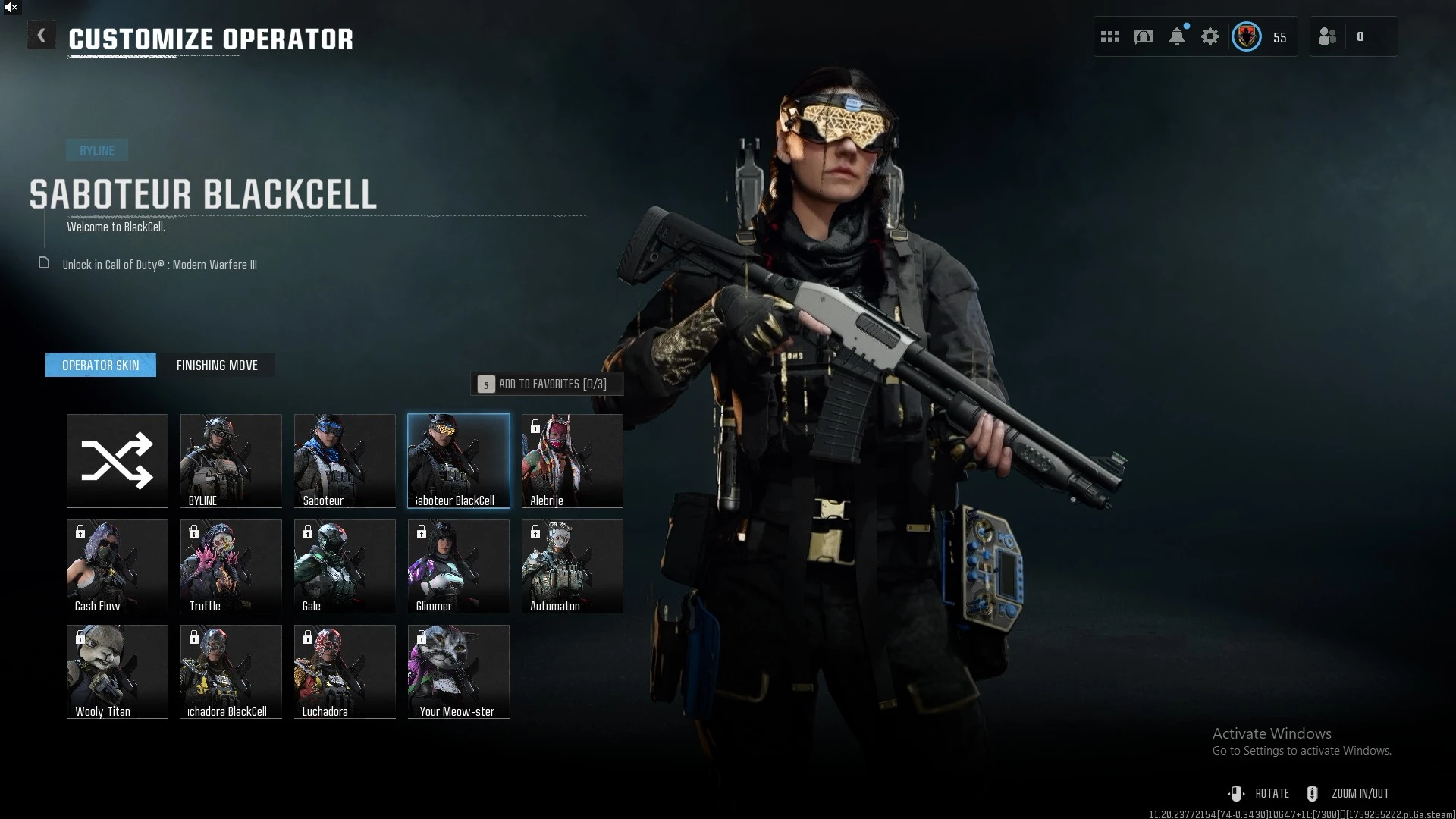Preview the locked Alebrije skin
1456x819 pixels.
point(573,460)
